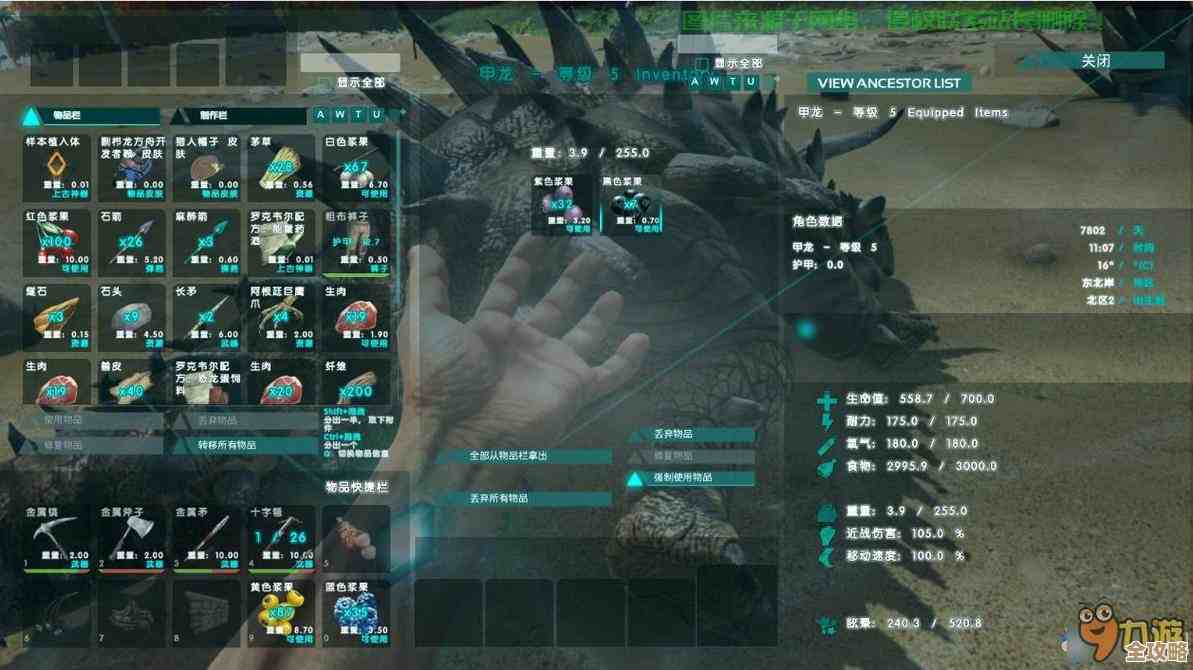The image size is (1193, 670).
Task: Activate the 强制使用物品 force use button
Action: [690, 478]
